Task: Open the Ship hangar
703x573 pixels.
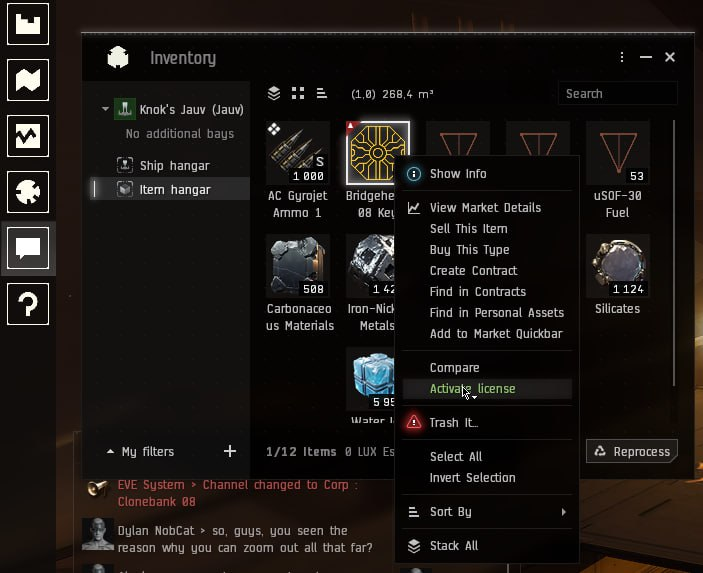Action: (175, 166)
